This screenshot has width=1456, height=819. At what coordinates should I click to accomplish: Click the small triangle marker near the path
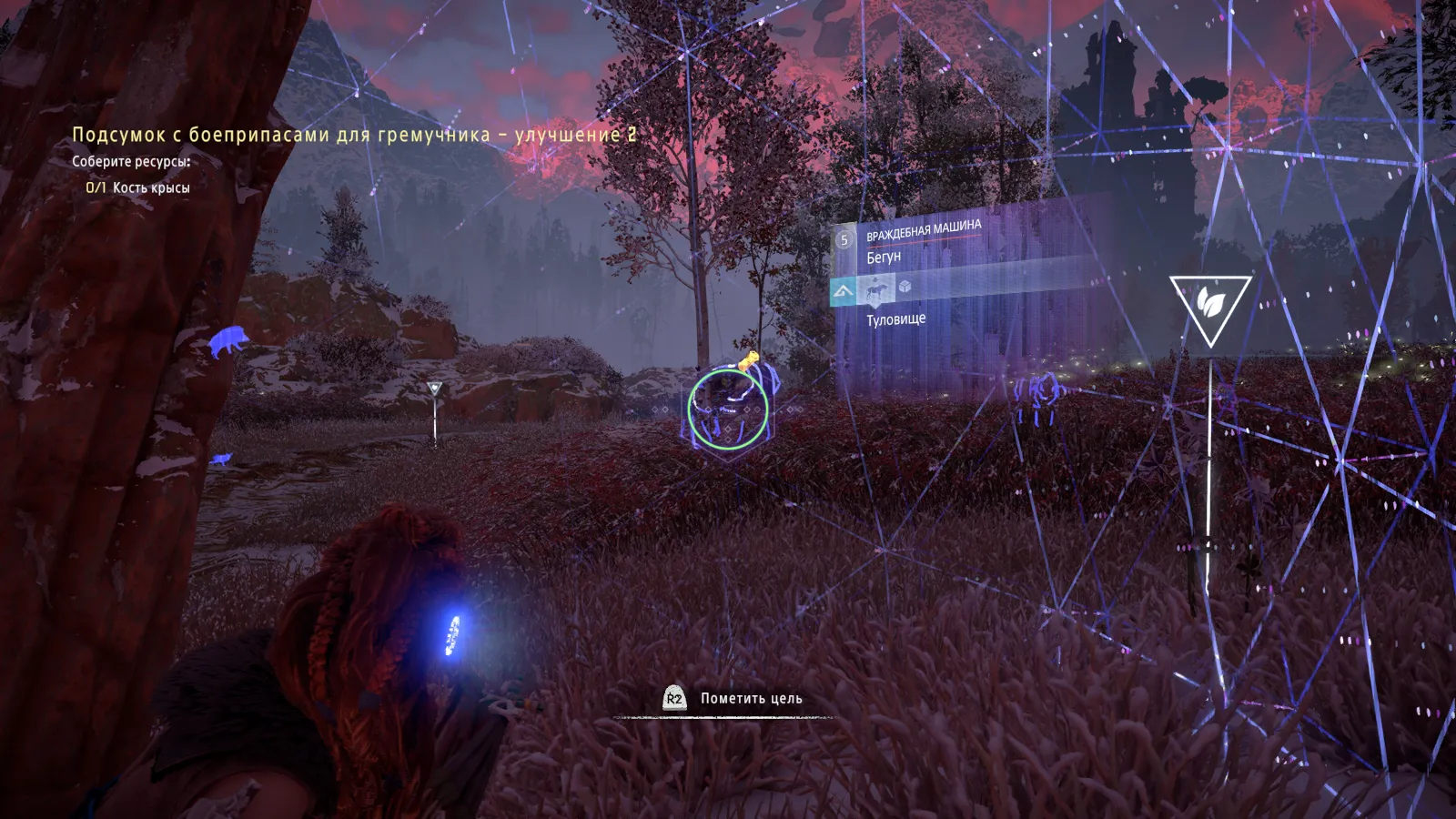point(435,390)
